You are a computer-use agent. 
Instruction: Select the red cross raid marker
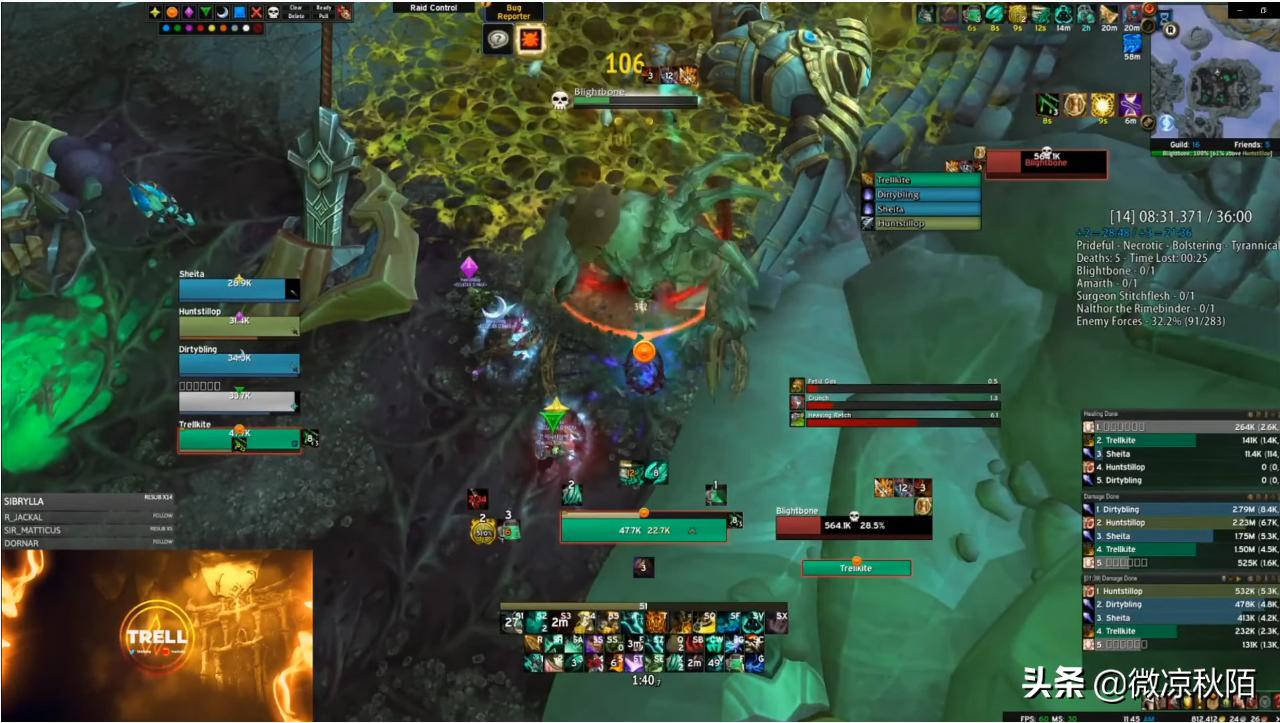257,12
